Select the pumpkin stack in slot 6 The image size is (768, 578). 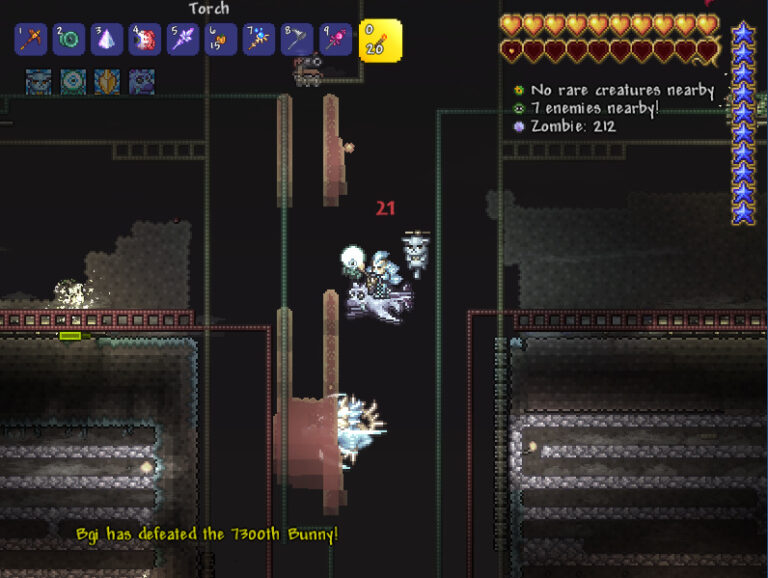(x=221, y=40)
